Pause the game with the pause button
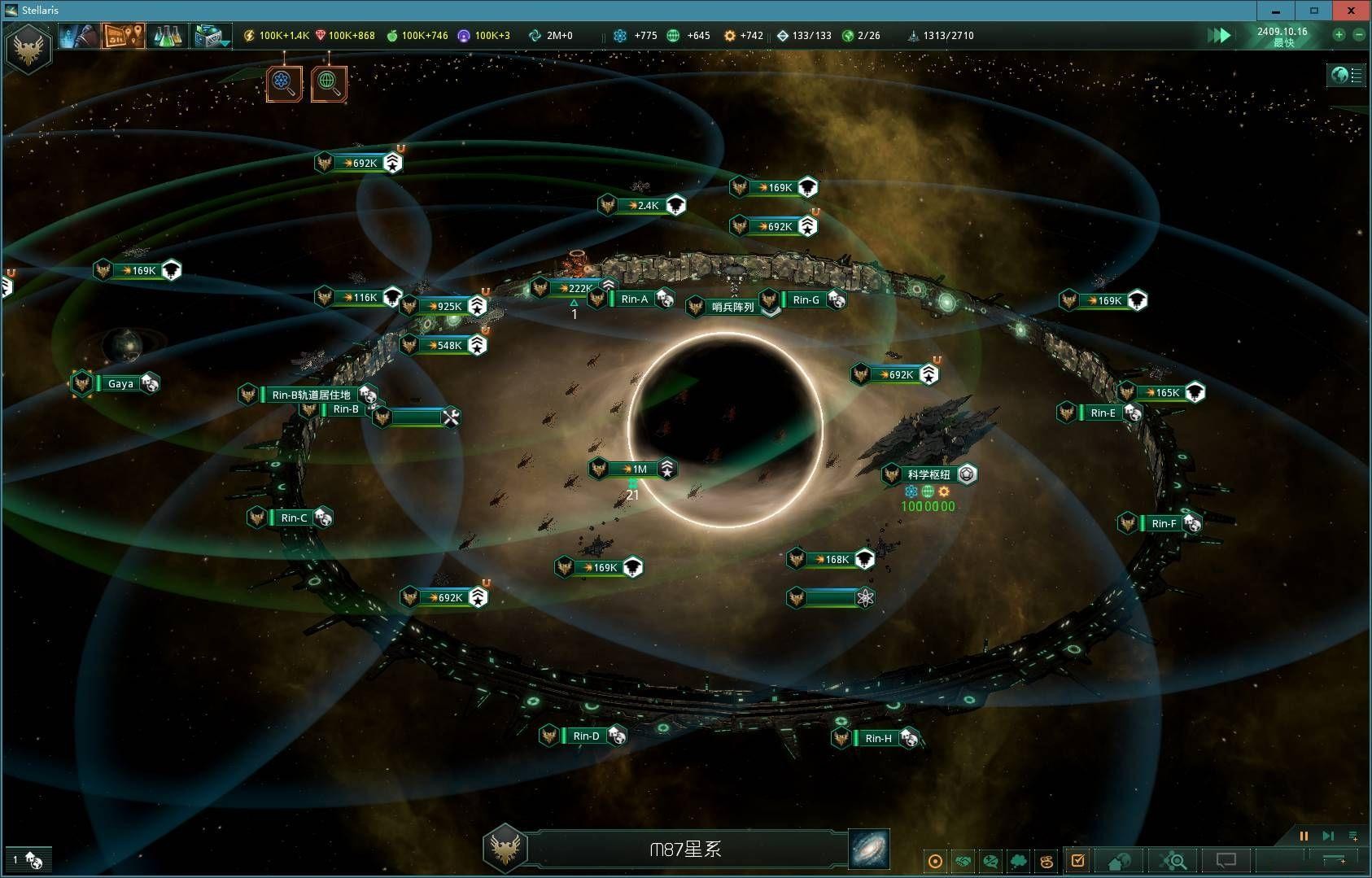 1304,836
